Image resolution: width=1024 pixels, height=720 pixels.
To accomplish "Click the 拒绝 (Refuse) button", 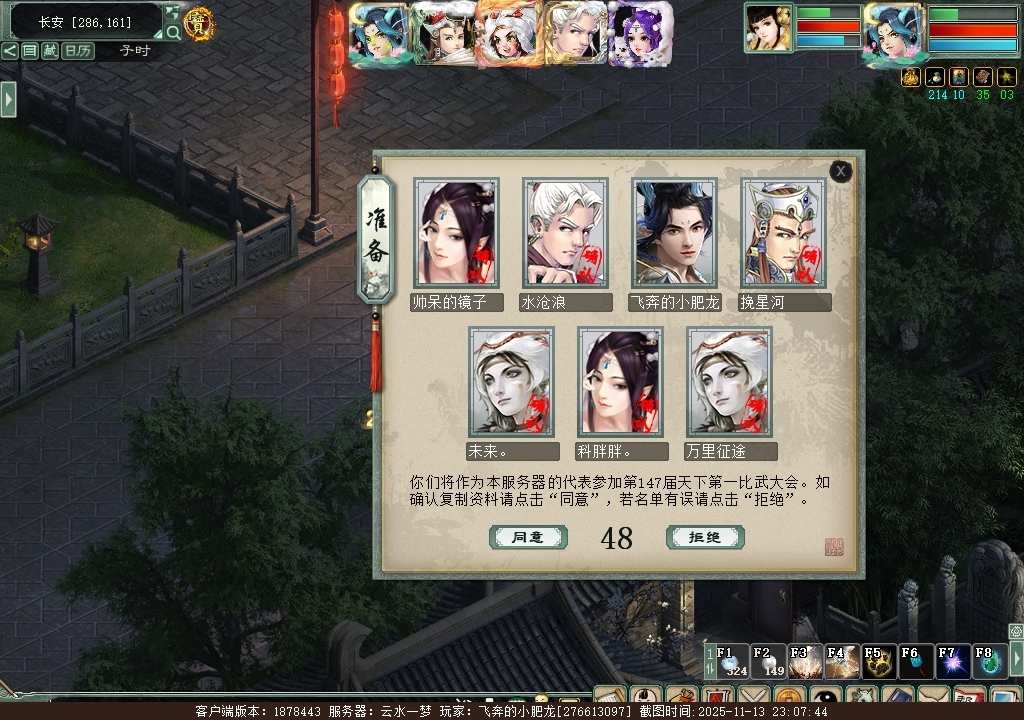I will [704, 537].
